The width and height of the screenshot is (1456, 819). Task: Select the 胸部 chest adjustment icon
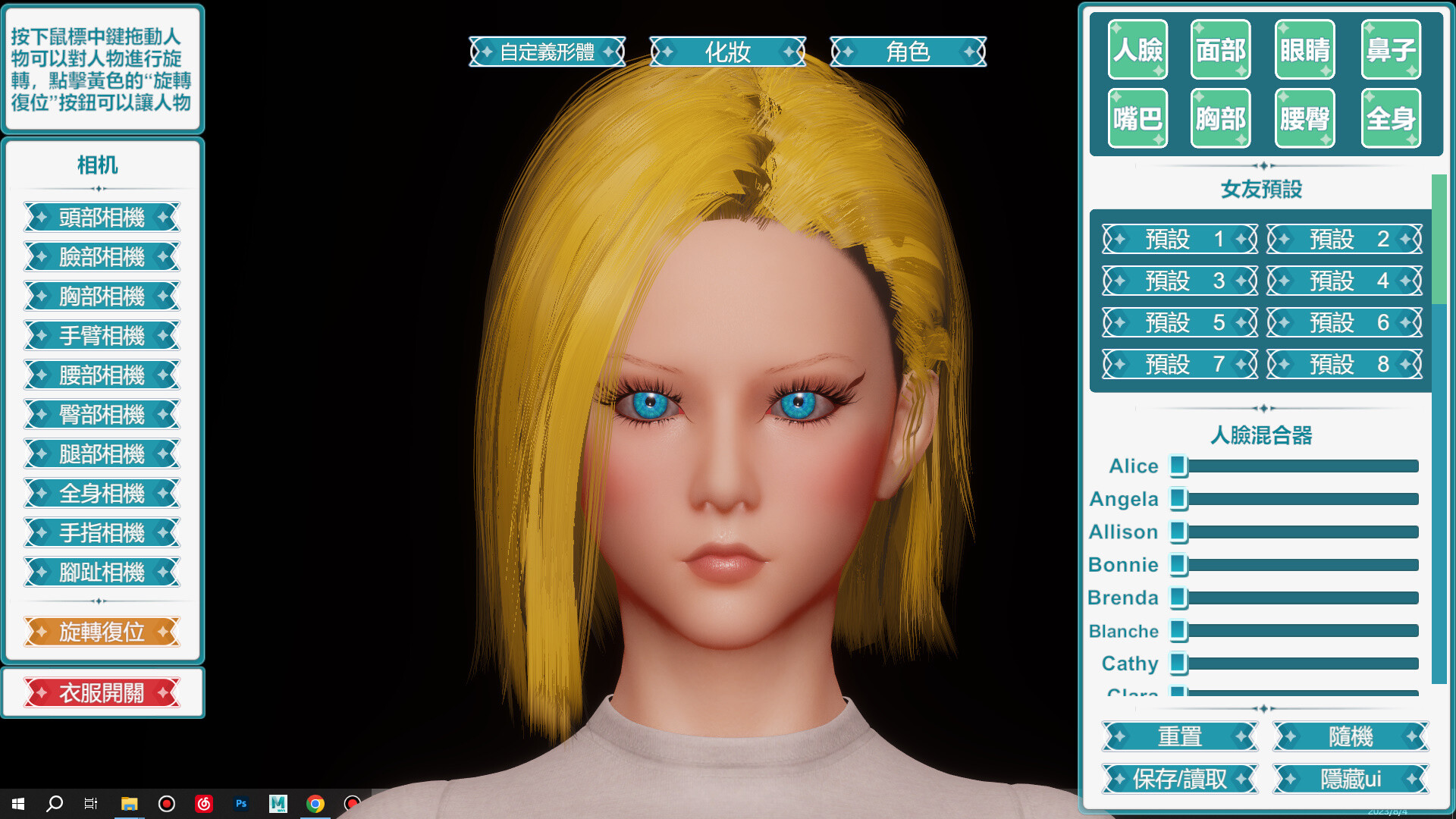point(1220,118)
